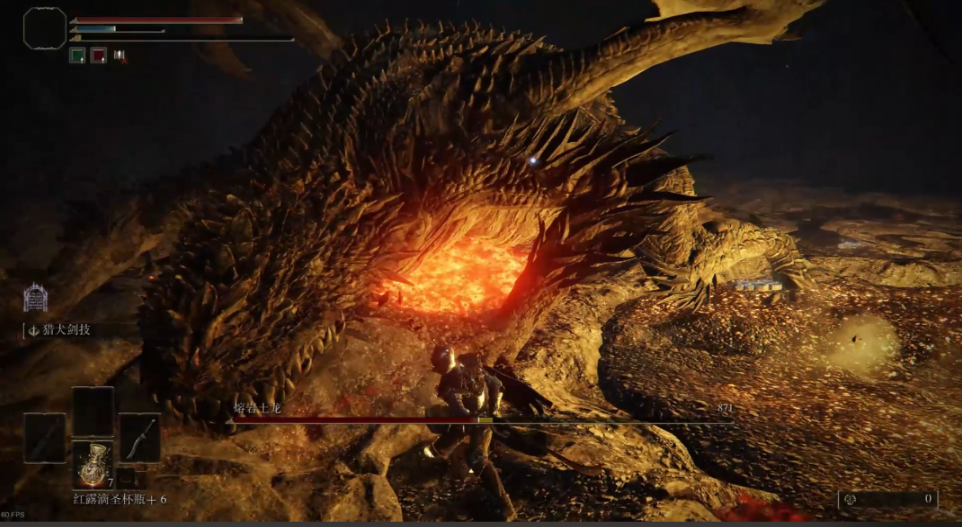Image resolution: width=962 pixels, height=528 pixels.
Task: Select the left-hand dark sword weapon slot
Action: pyautogui.click(x=45, y=438)
